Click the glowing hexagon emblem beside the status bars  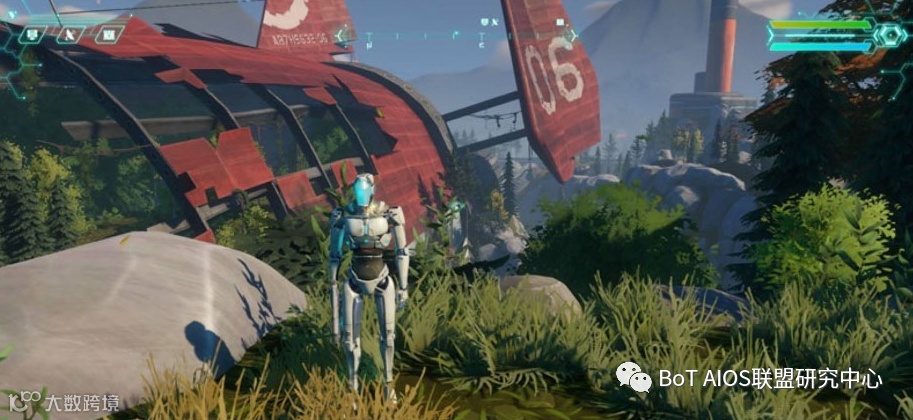tap(889, 36)
